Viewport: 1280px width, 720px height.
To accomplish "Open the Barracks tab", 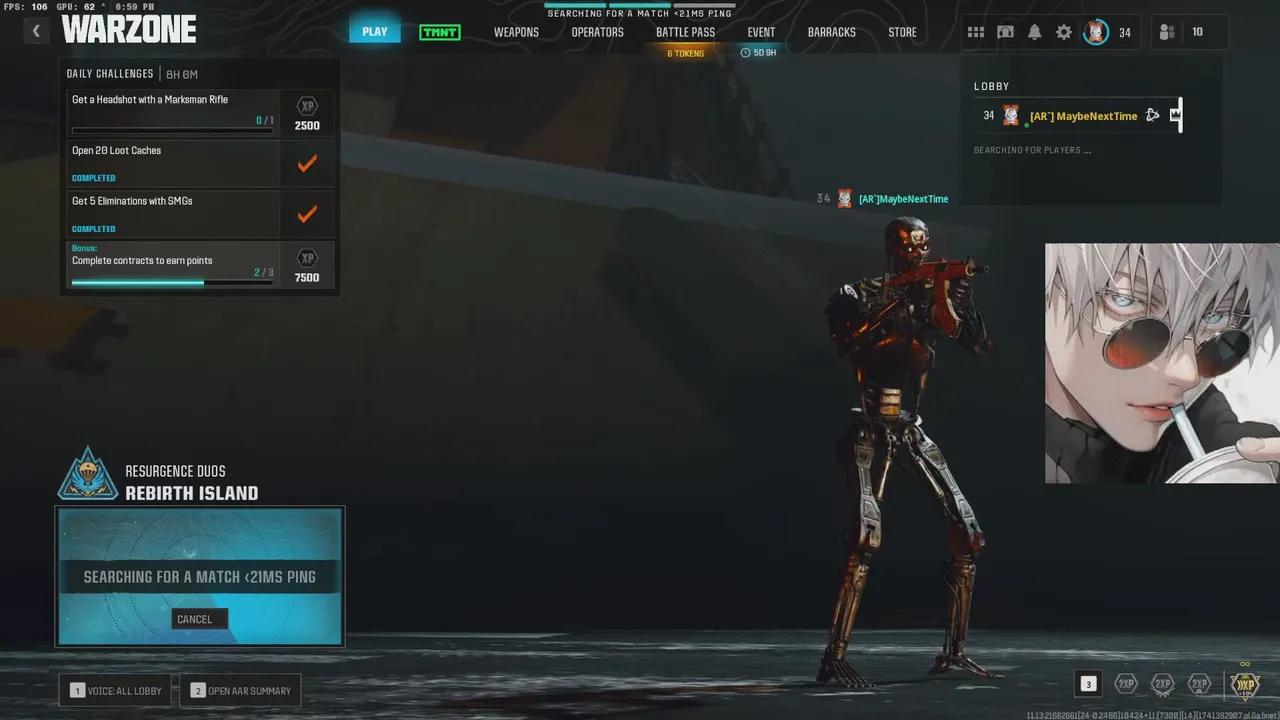I will tap(831, 32).
